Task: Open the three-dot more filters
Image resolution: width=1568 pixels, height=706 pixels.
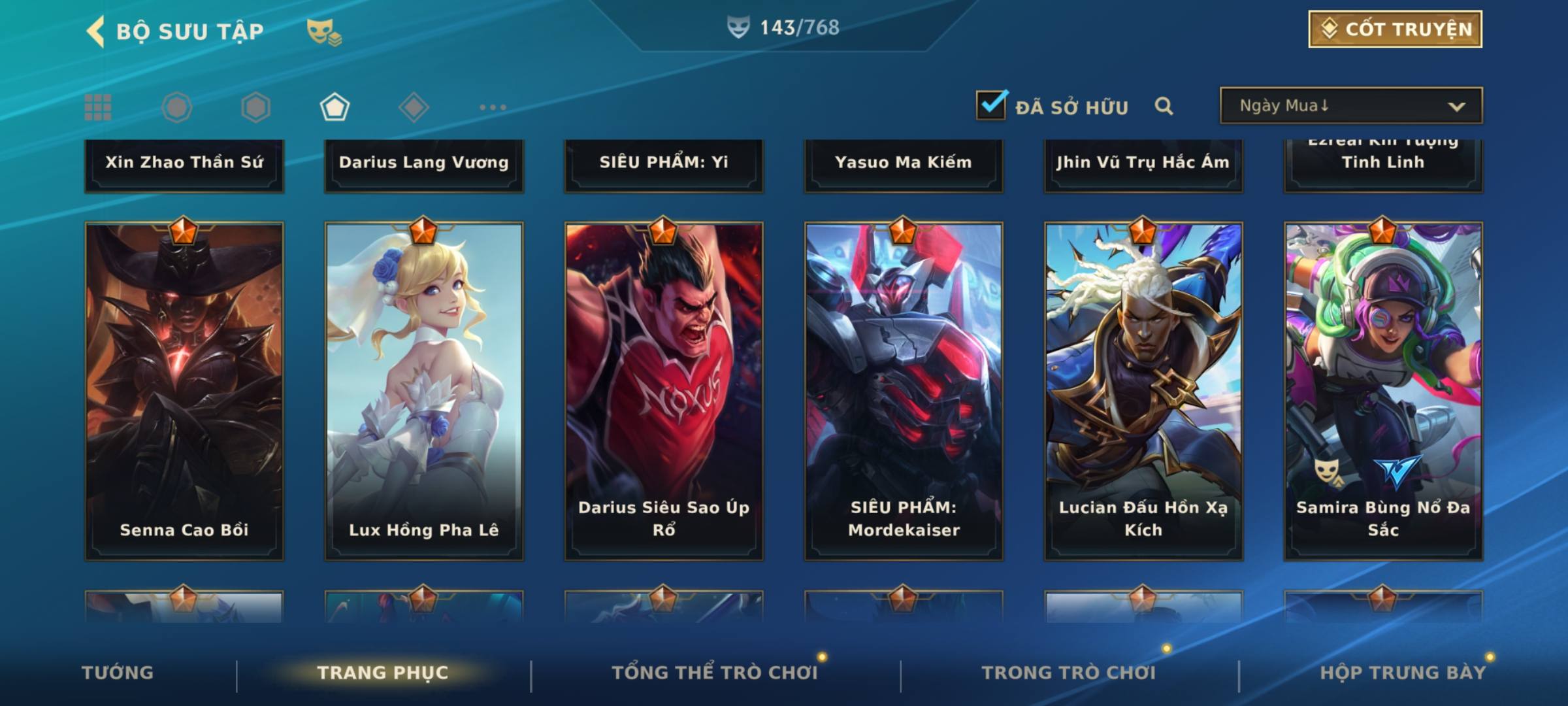Action: coord(493,107)
